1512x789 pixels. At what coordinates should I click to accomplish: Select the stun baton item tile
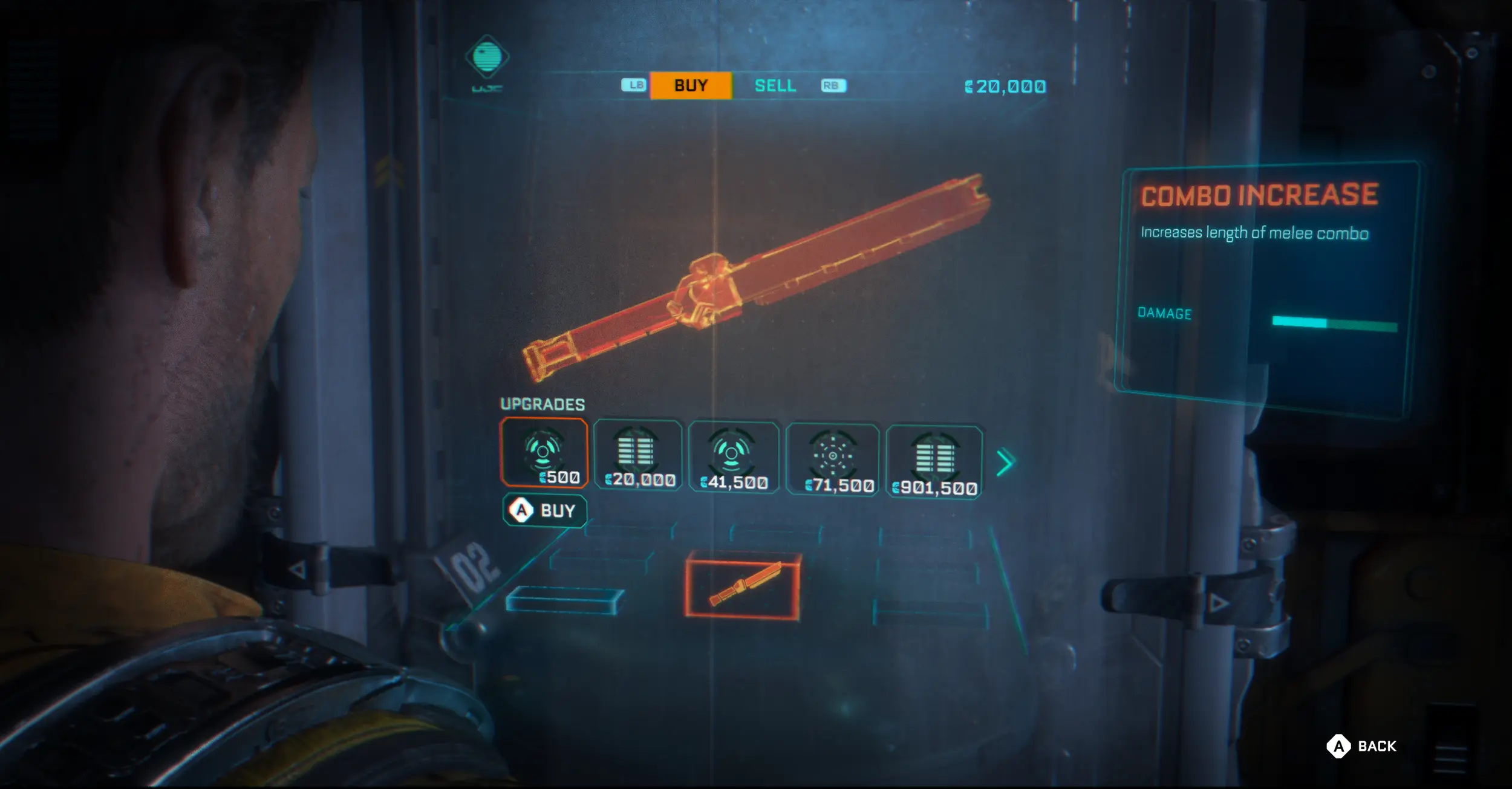tap(743, 585)
